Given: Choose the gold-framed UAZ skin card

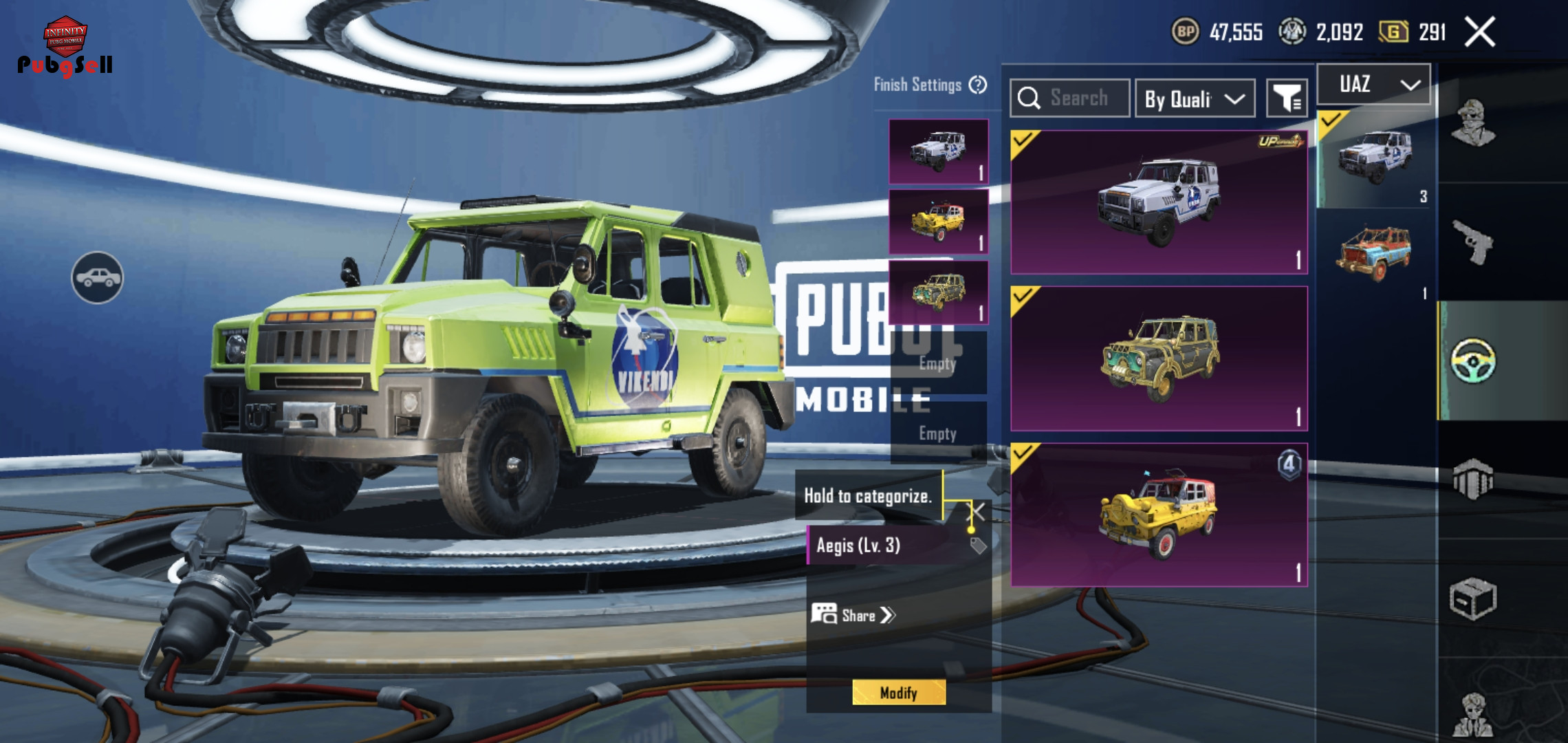Looking at the screenshot, I should pos(1159,358).
